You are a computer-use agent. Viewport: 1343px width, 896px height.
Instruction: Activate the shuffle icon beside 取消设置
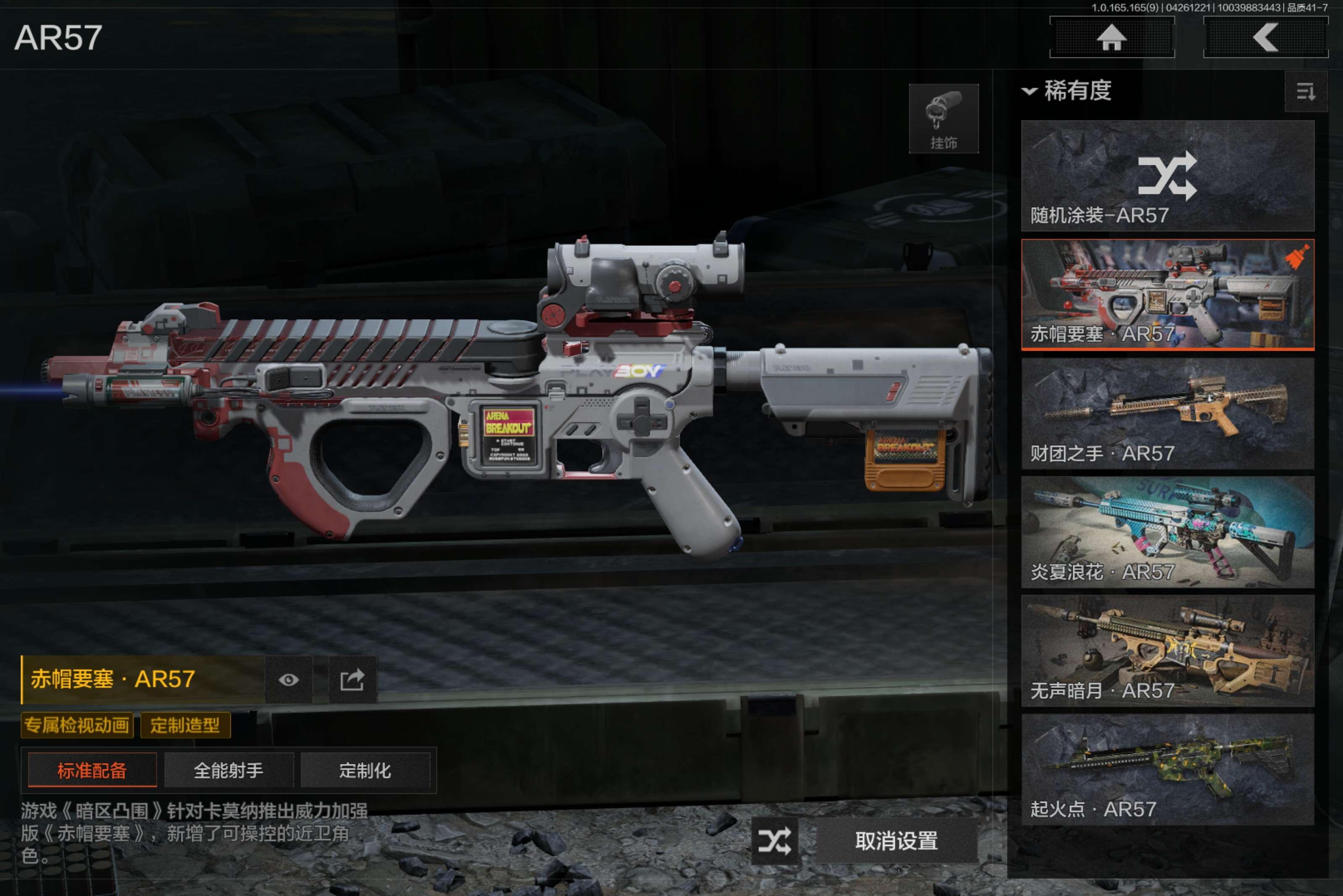(775, 841)
